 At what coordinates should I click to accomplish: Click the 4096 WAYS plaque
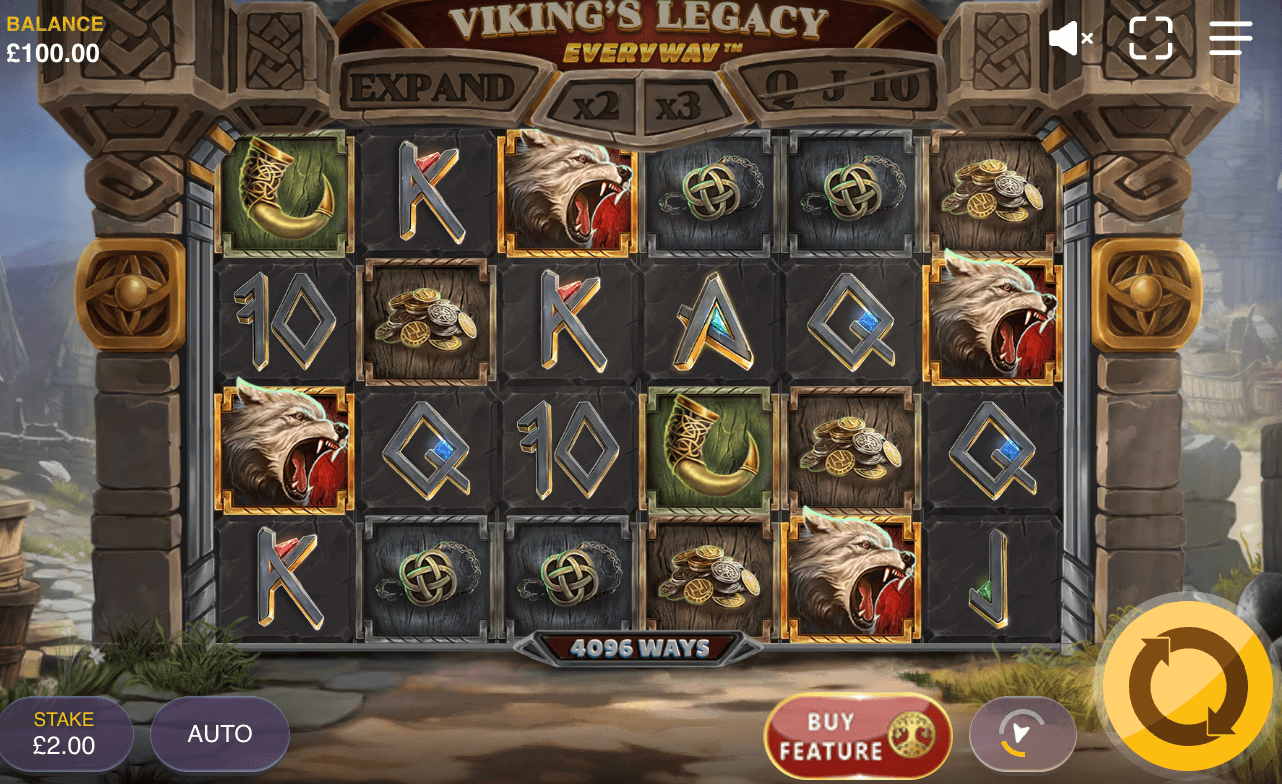[x=640, y=647]
